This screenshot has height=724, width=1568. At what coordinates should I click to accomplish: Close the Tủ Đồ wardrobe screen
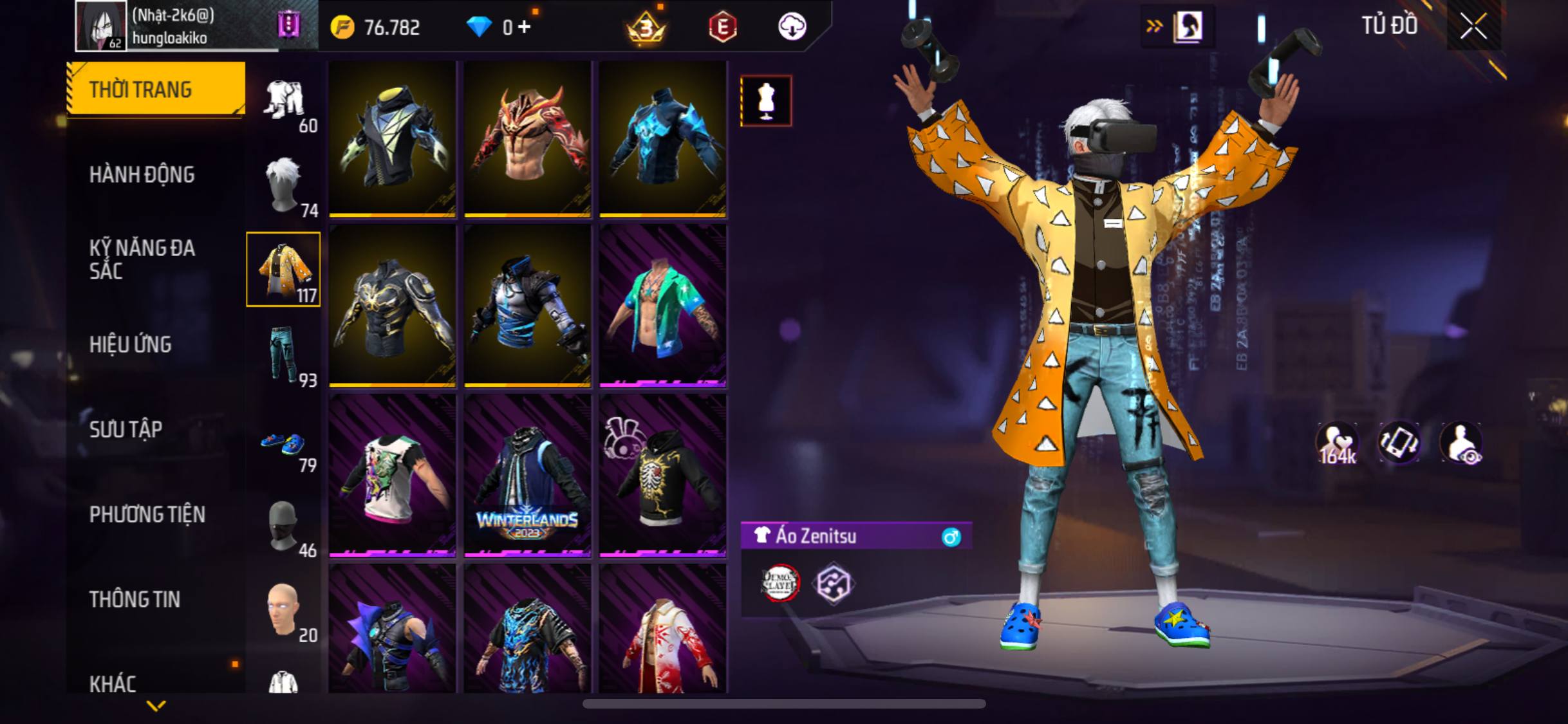1473,27
